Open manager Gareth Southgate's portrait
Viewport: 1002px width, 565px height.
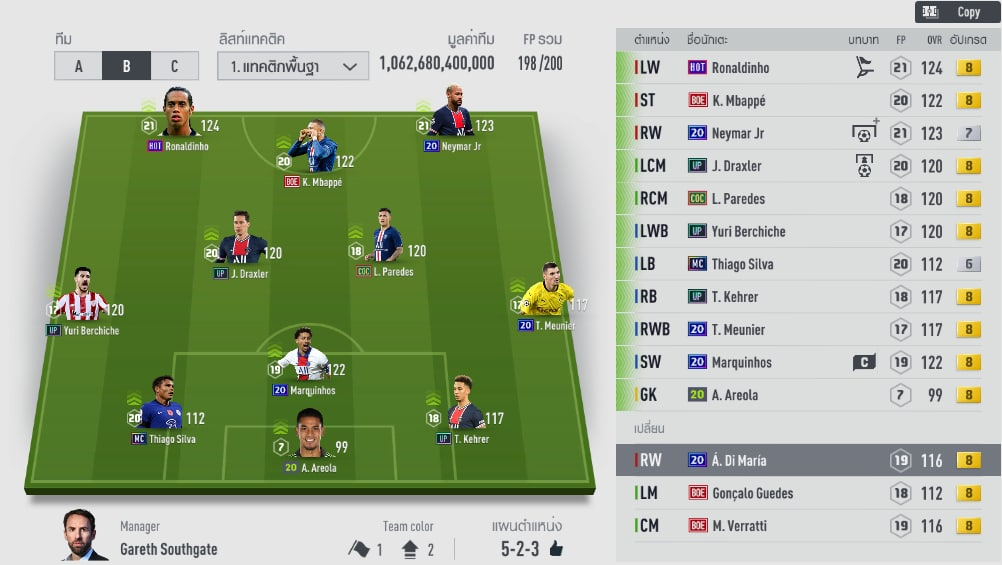[x=84, y=536]
